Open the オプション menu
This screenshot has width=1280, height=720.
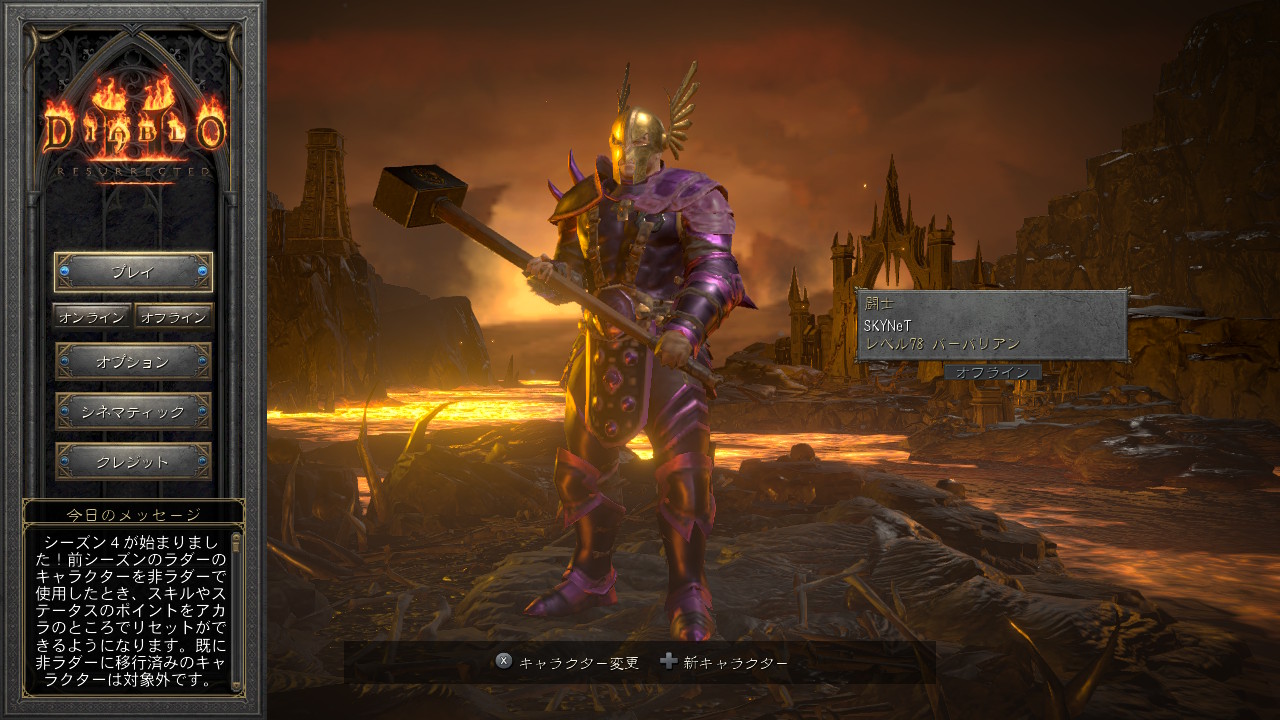(133, 362)
